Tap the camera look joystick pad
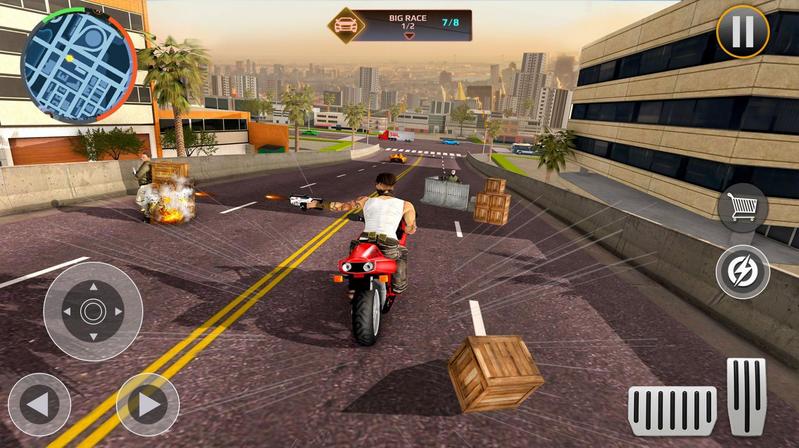The height and width of the screenshot is (448, 799). click(93, 312)
